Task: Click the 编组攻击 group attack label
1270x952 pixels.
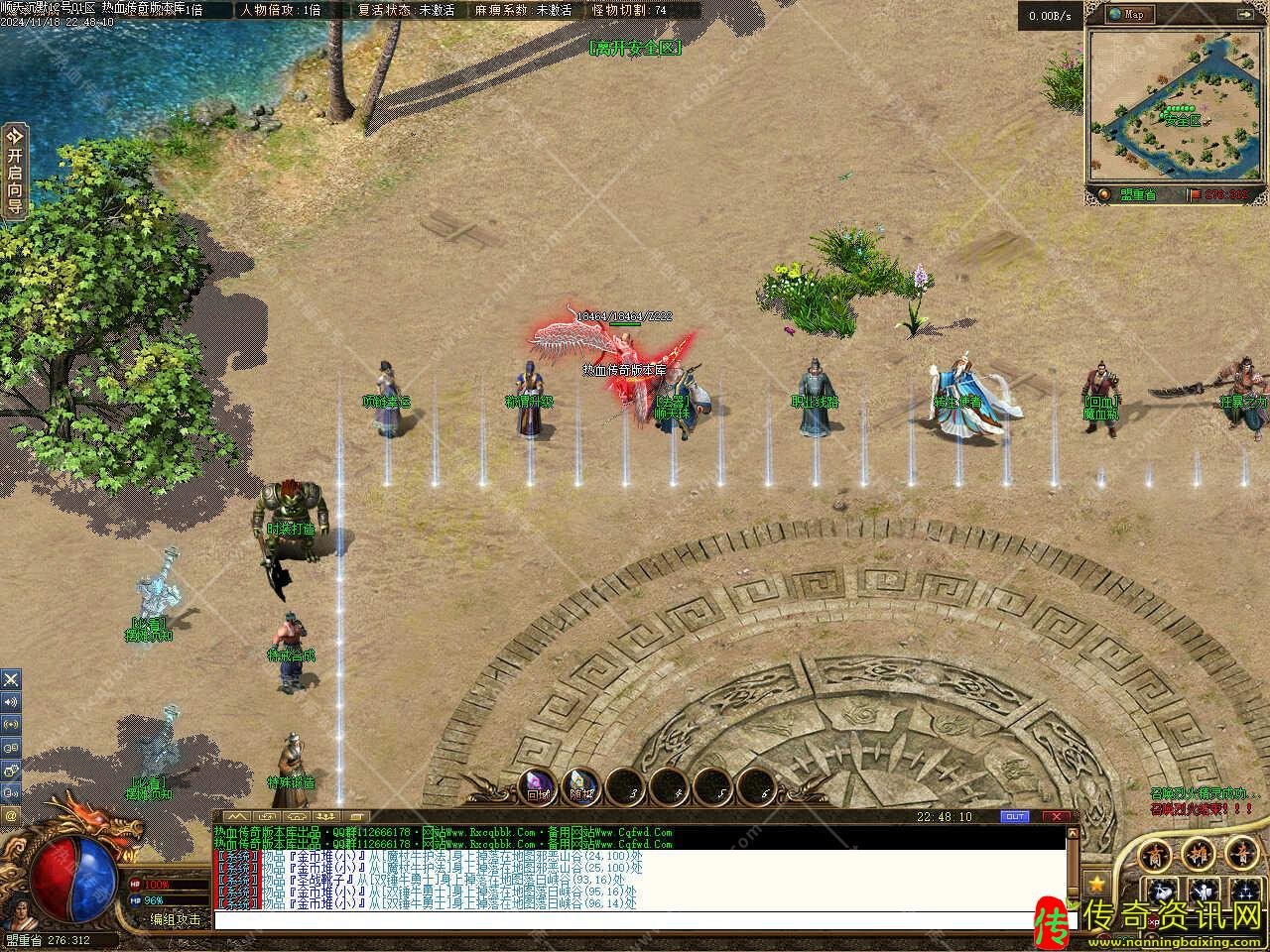Action: tap(176, 919)
